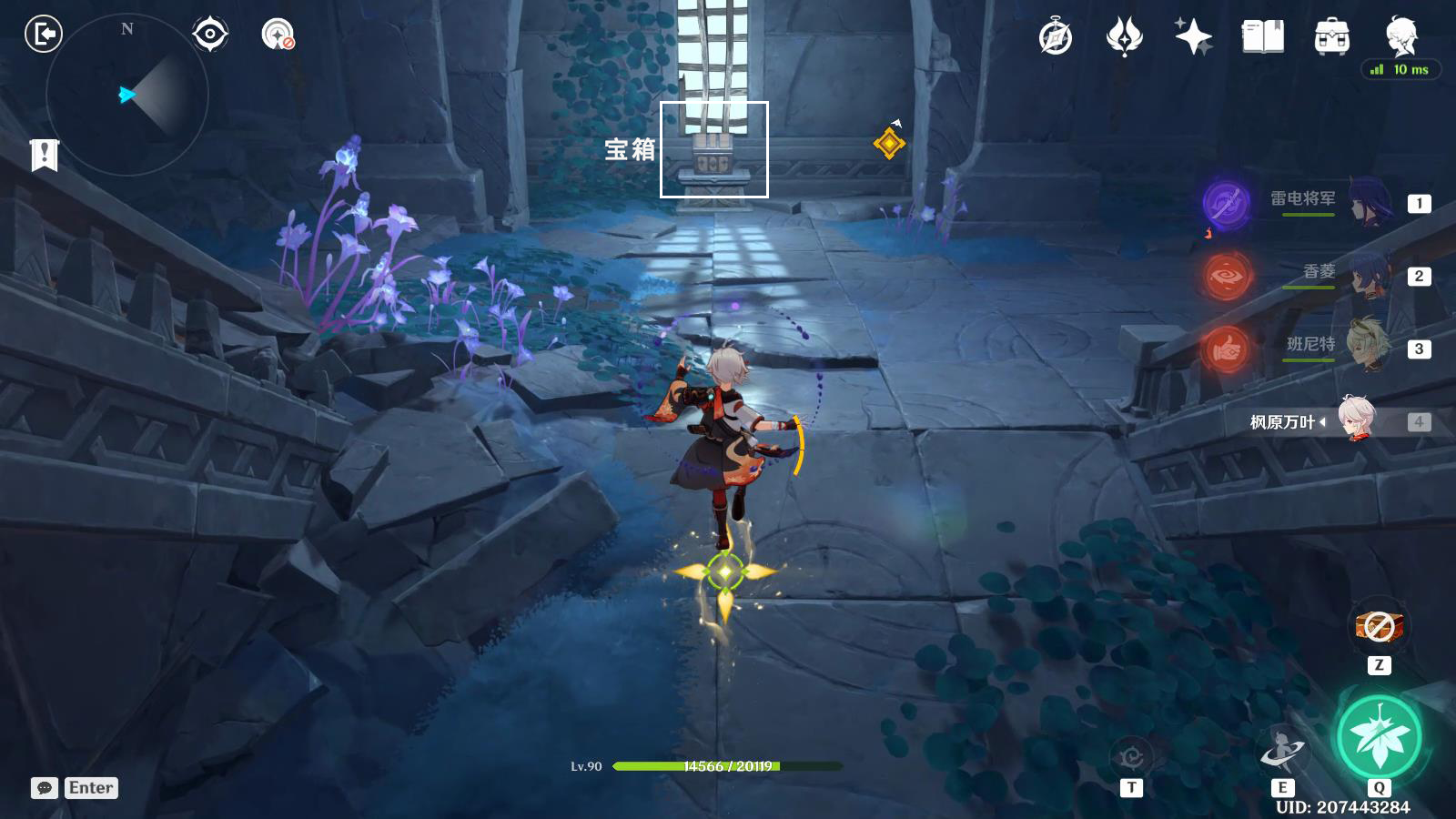Screen dimensions: 1456x819
Task: Select the tracked 宝箱 treasure chest marker
Action: click(x=713, y=149)
